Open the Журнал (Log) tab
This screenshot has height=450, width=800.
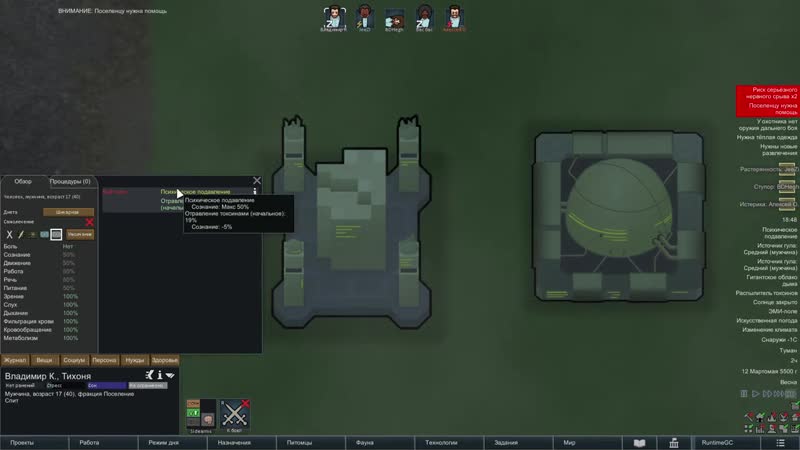click(15, 360)
